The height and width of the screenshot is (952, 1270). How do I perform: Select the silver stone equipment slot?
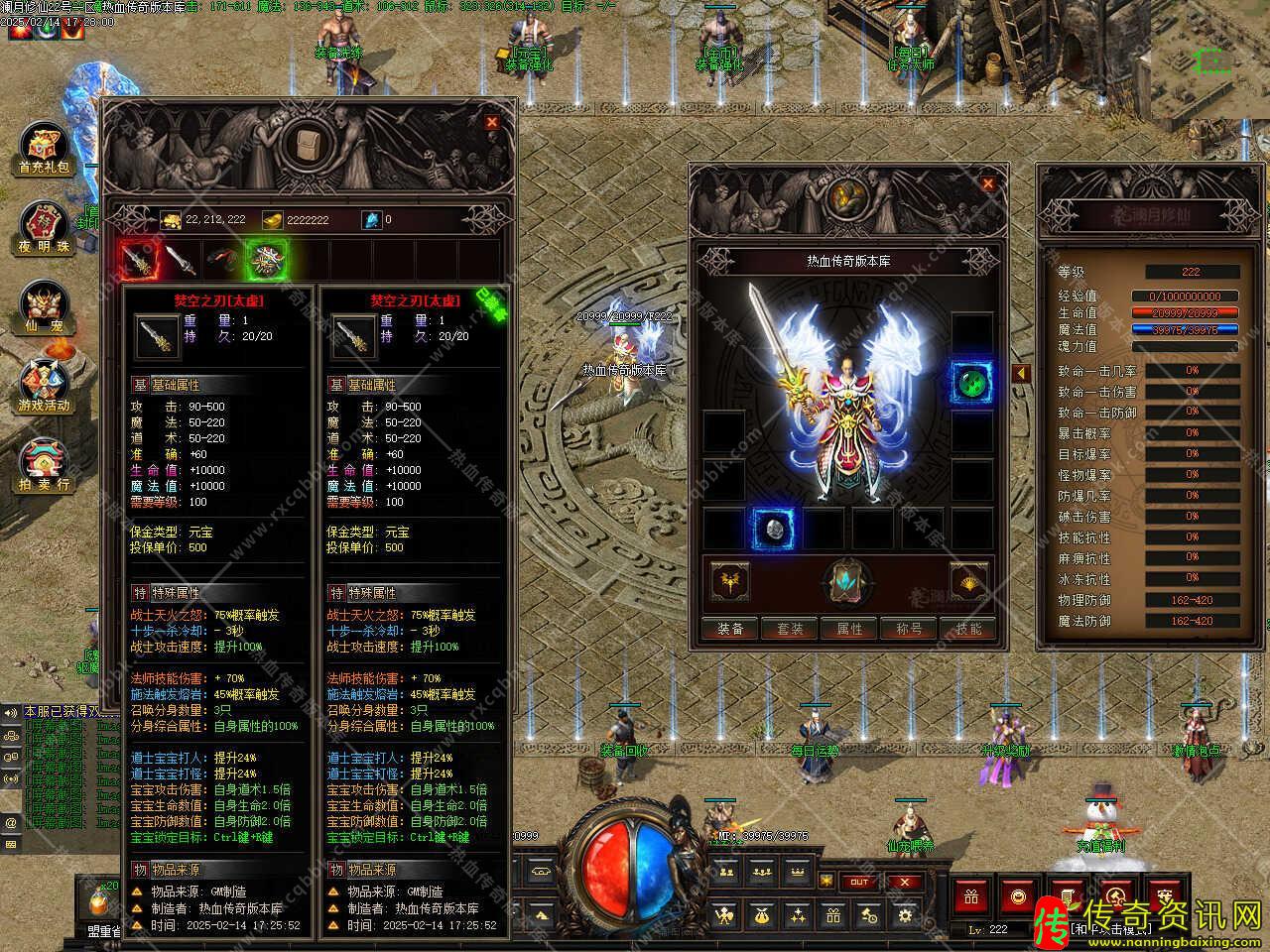click(772, 529)
